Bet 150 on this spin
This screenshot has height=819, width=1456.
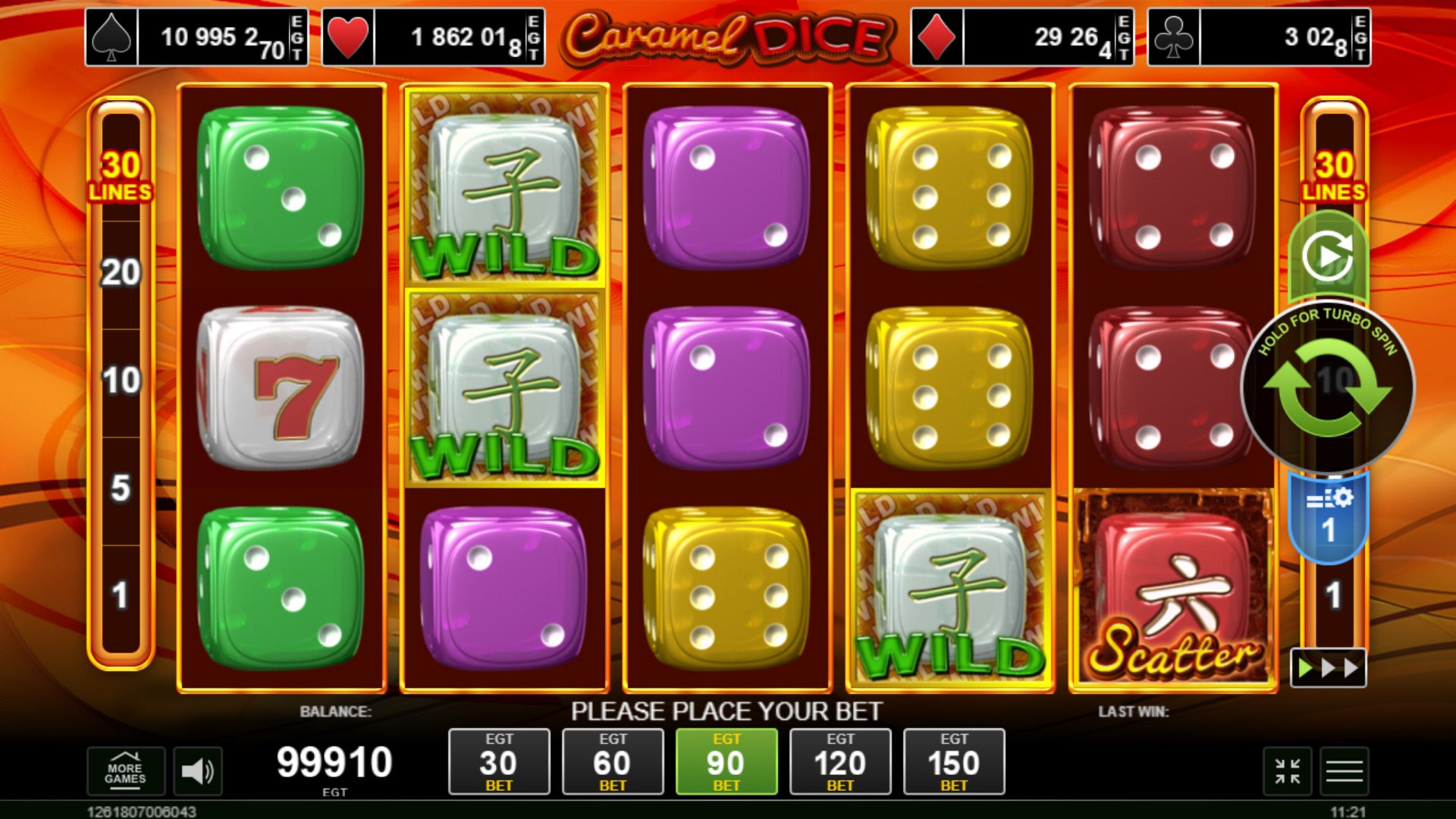(953, 761)
